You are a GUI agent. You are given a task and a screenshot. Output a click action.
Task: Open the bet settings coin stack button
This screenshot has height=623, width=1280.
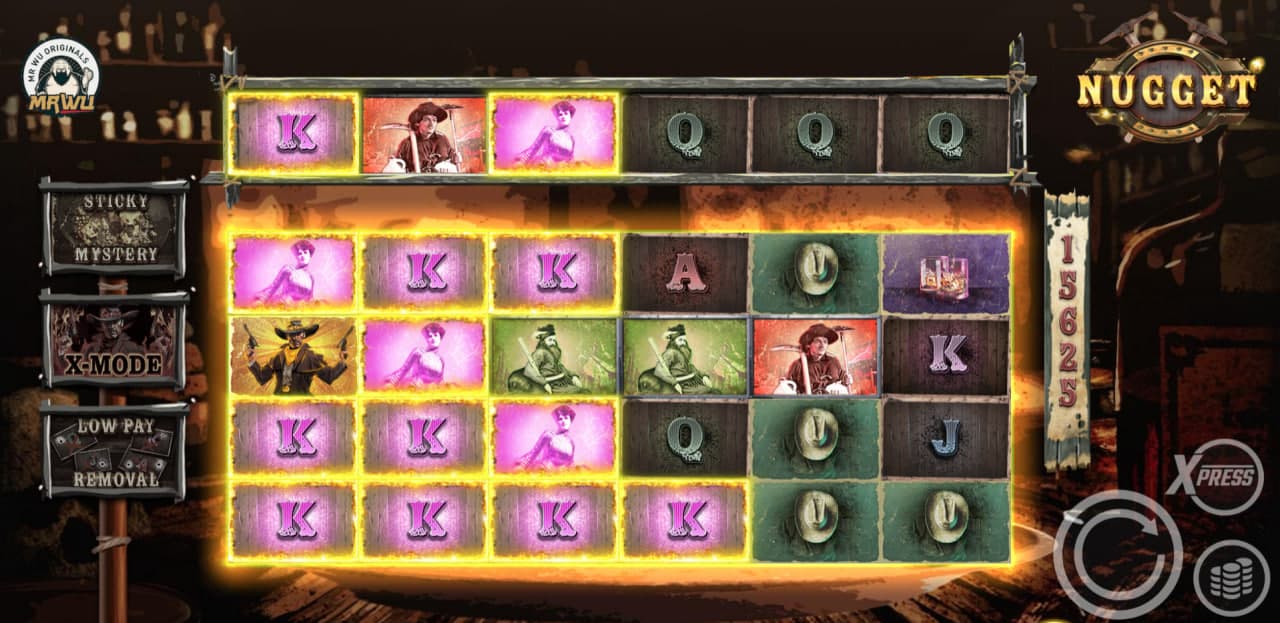pos(1231,577)
